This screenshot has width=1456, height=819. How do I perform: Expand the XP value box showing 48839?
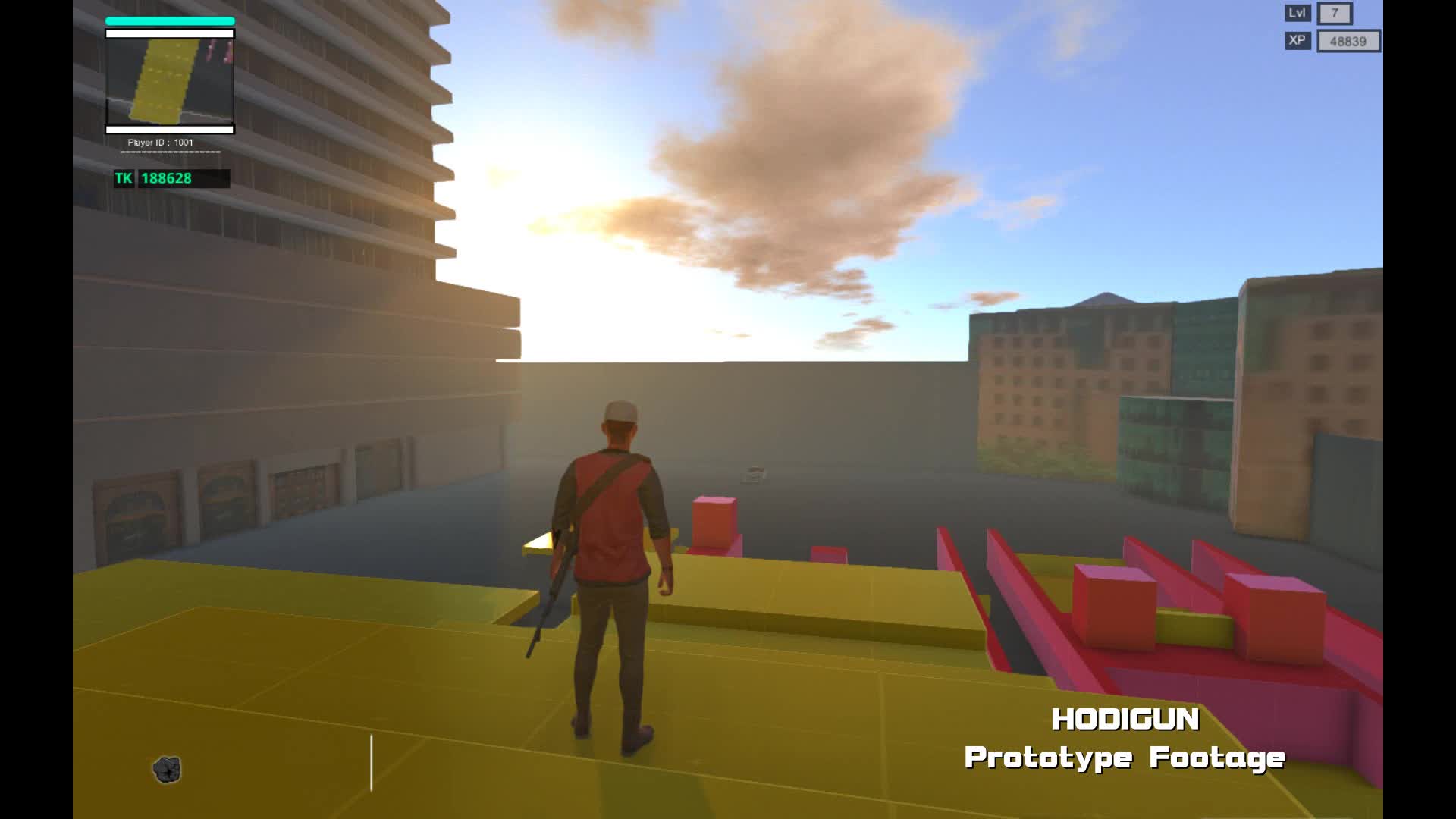pyautogui.click(x=1348, y=42)
